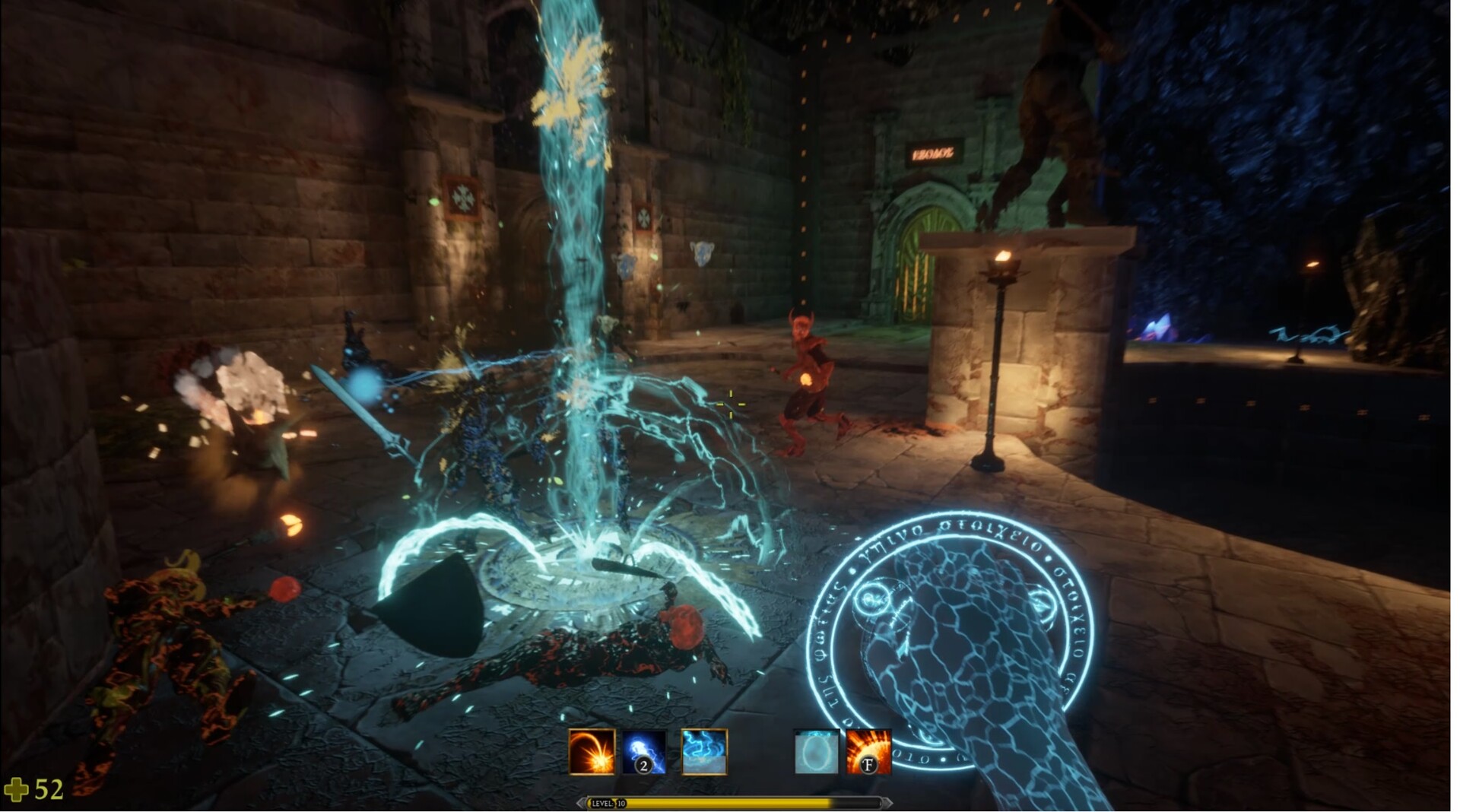Click the F keybind badge on the spell

pos(869,765)
